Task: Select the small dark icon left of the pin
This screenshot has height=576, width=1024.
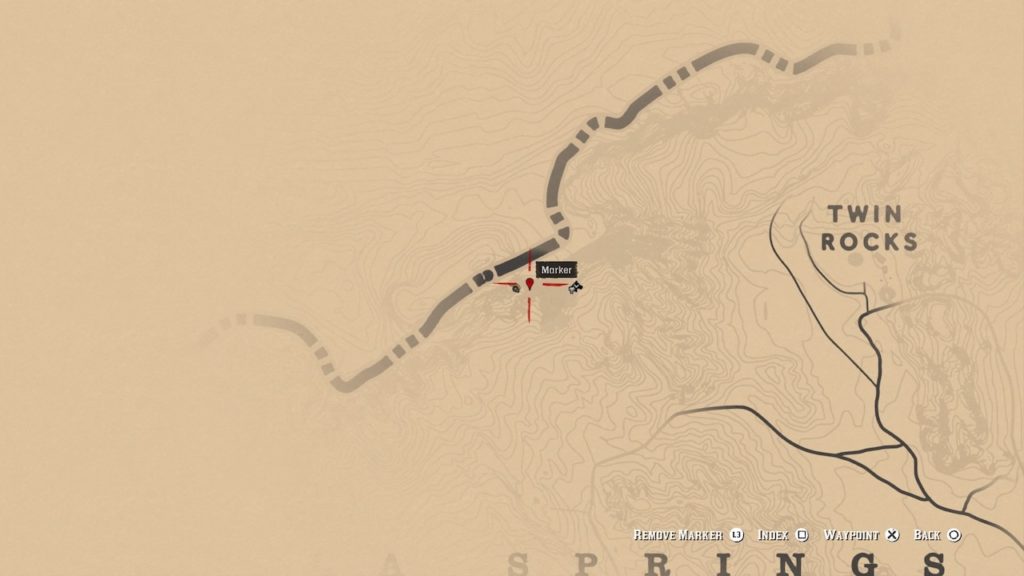Action: (x=516, y=288)
